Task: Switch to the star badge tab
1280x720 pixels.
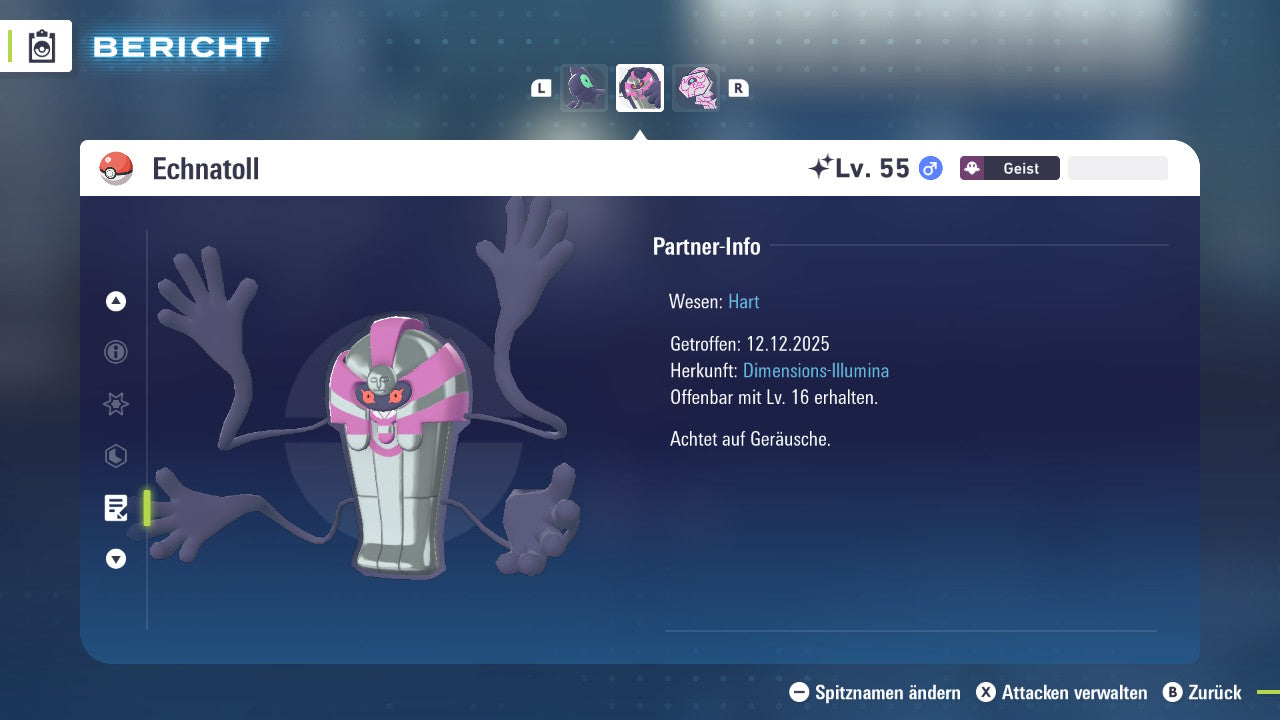Action: coord(116,404)
